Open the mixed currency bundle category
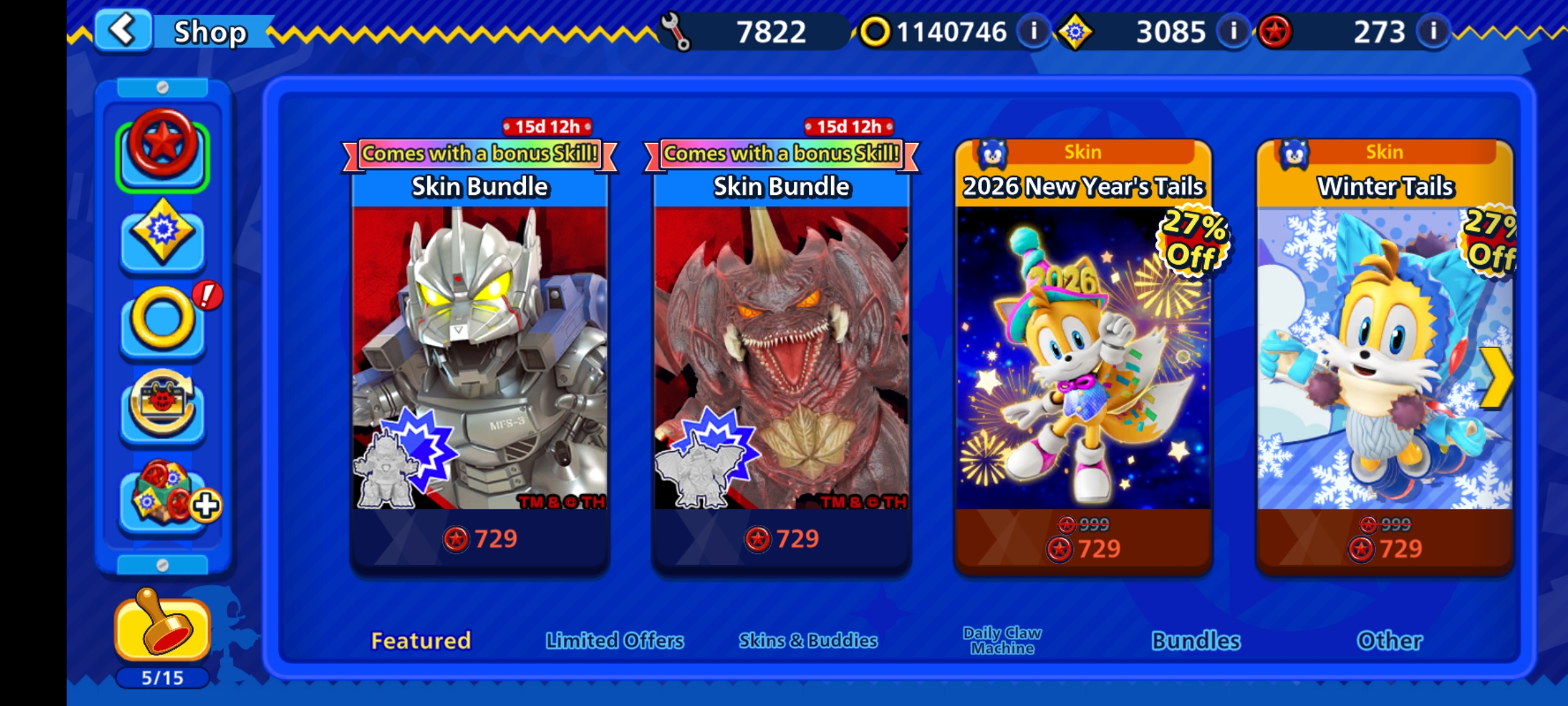 [x=163, y=497]
